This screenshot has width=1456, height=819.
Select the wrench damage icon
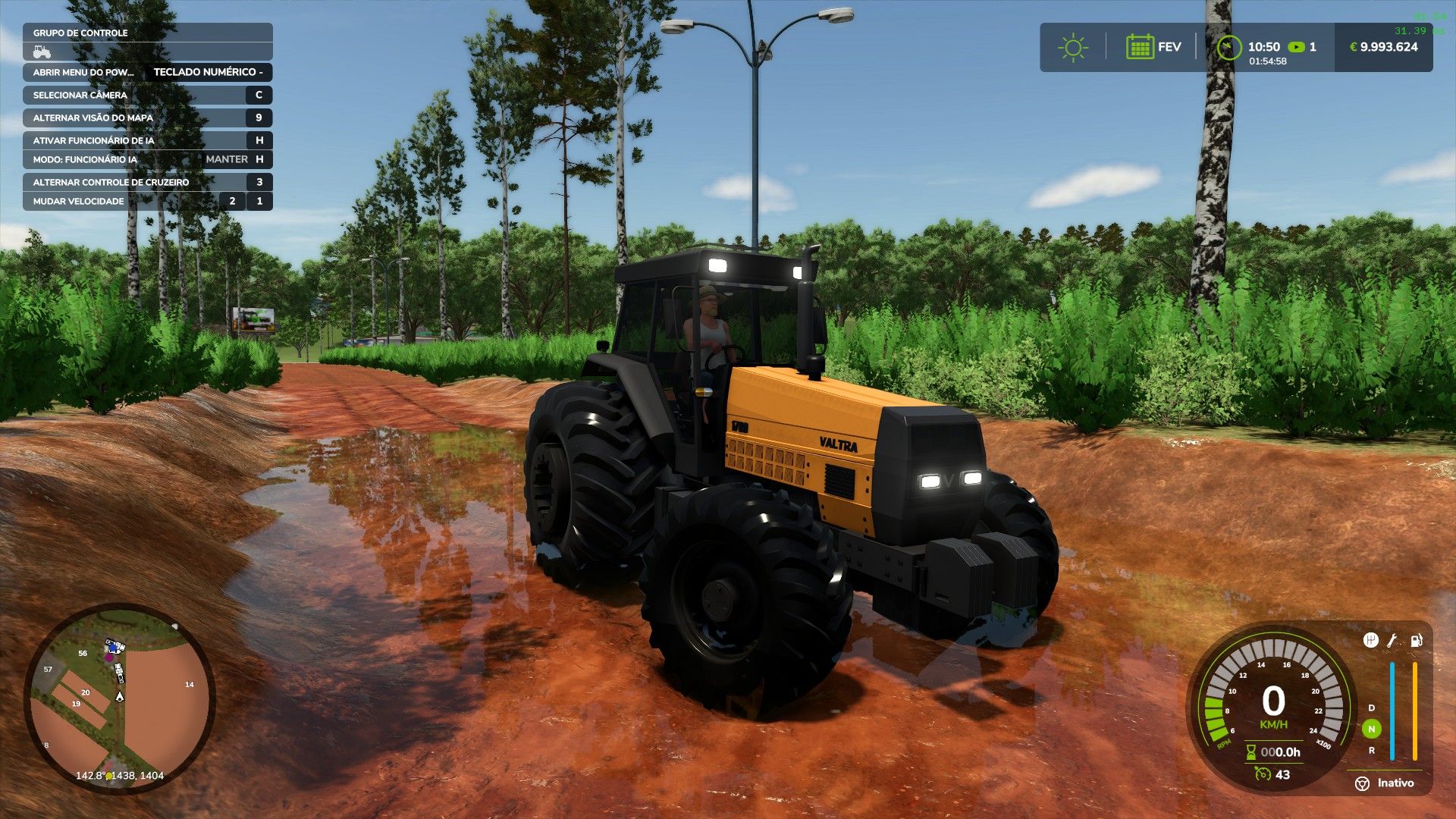click(1392, 641)
